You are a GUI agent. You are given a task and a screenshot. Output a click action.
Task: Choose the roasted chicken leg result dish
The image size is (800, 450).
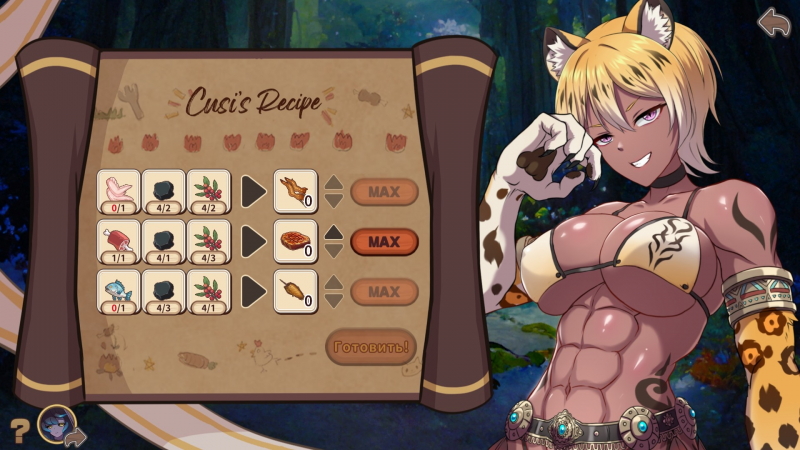[295, 191]
